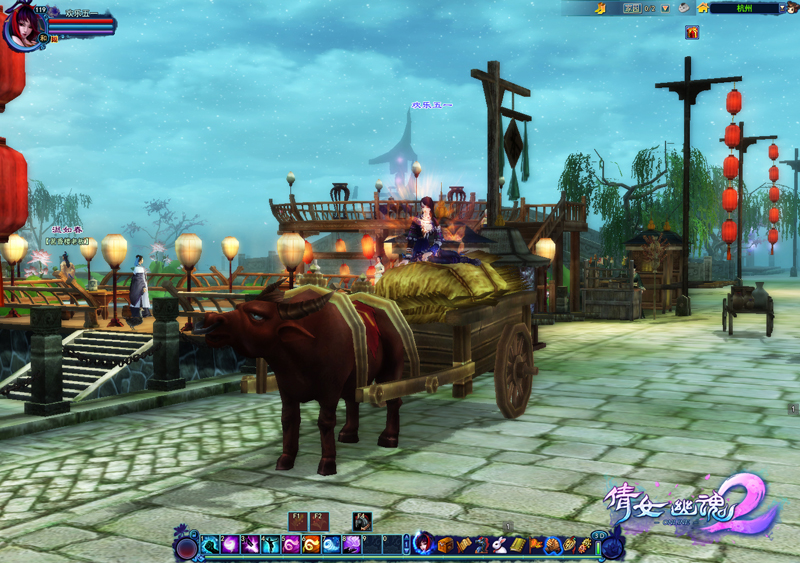Click the yellow house icon
The image size is (800, 563).
[703, 8]
